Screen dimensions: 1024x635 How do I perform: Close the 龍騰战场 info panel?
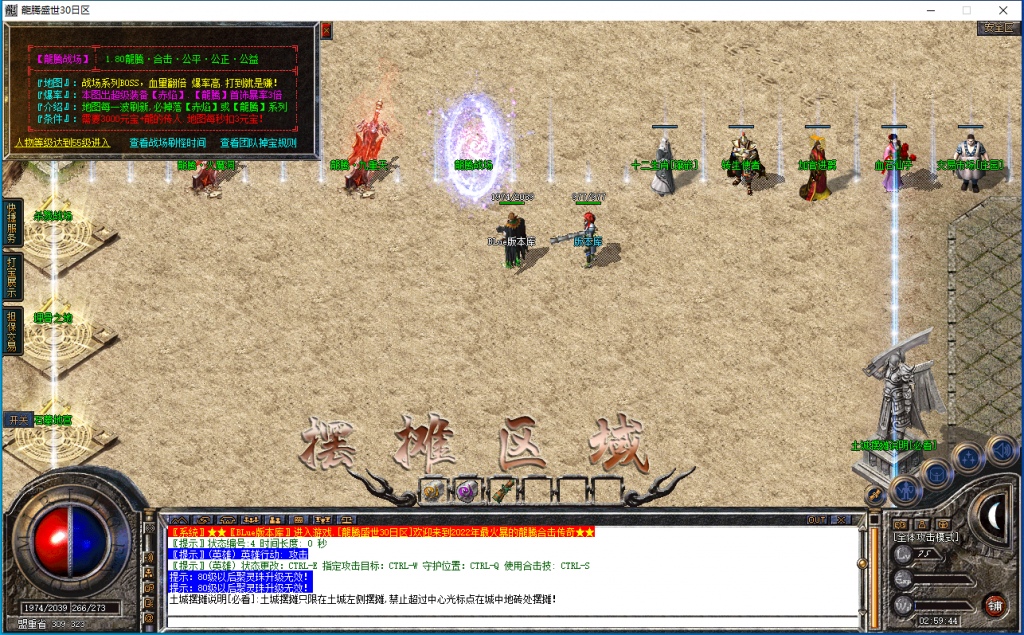[325, 31]
